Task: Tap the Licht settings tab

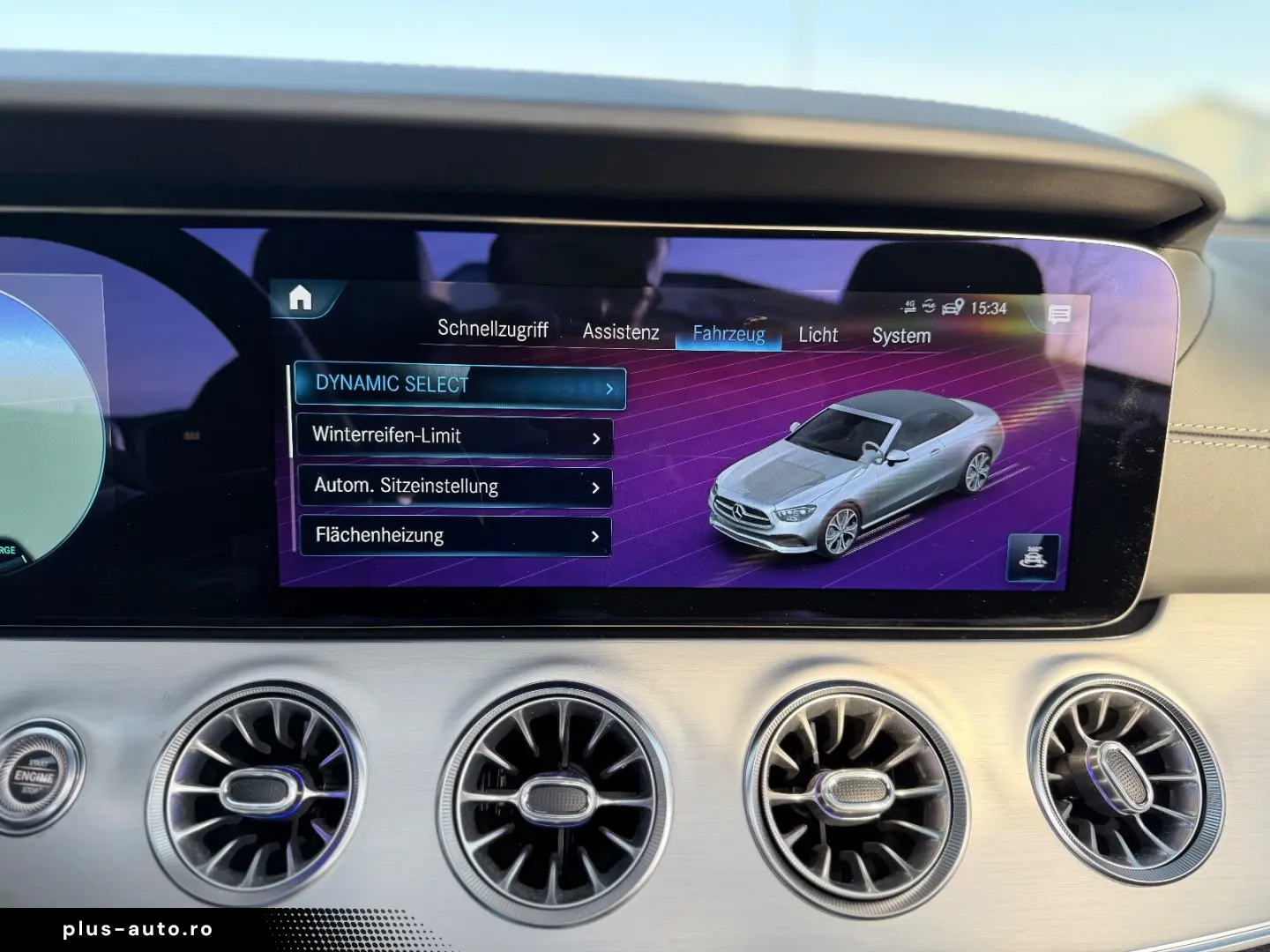Action: coord(818,335)
